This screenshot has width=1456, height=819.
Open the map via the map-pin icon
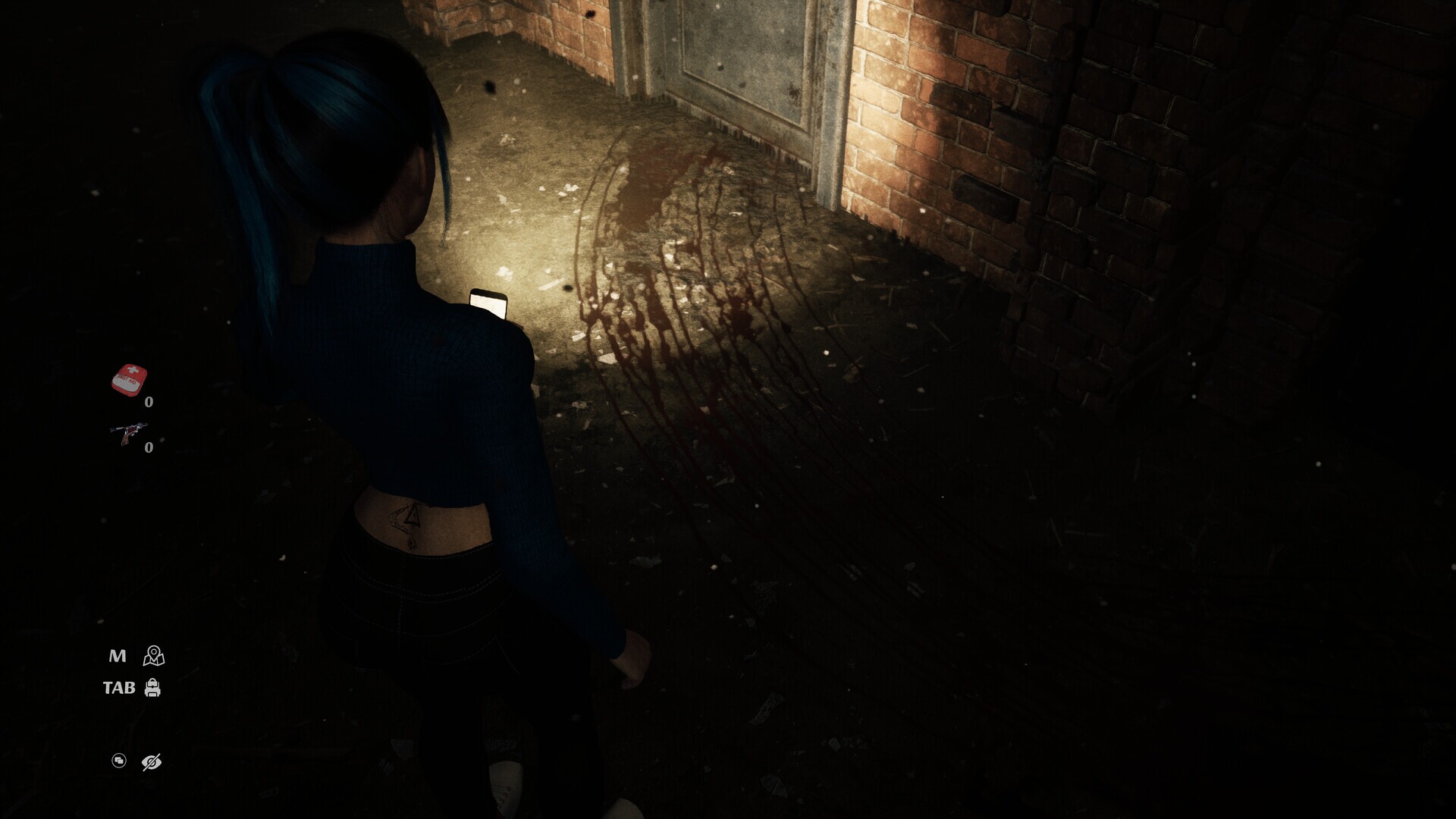154,657
